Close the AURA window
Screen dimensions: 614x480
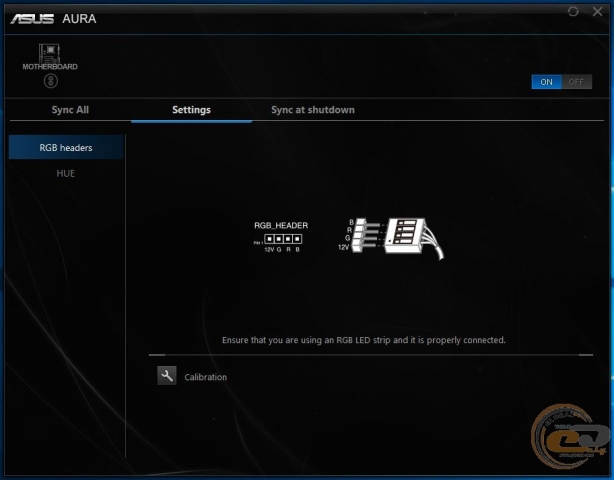tap(596, 11)
